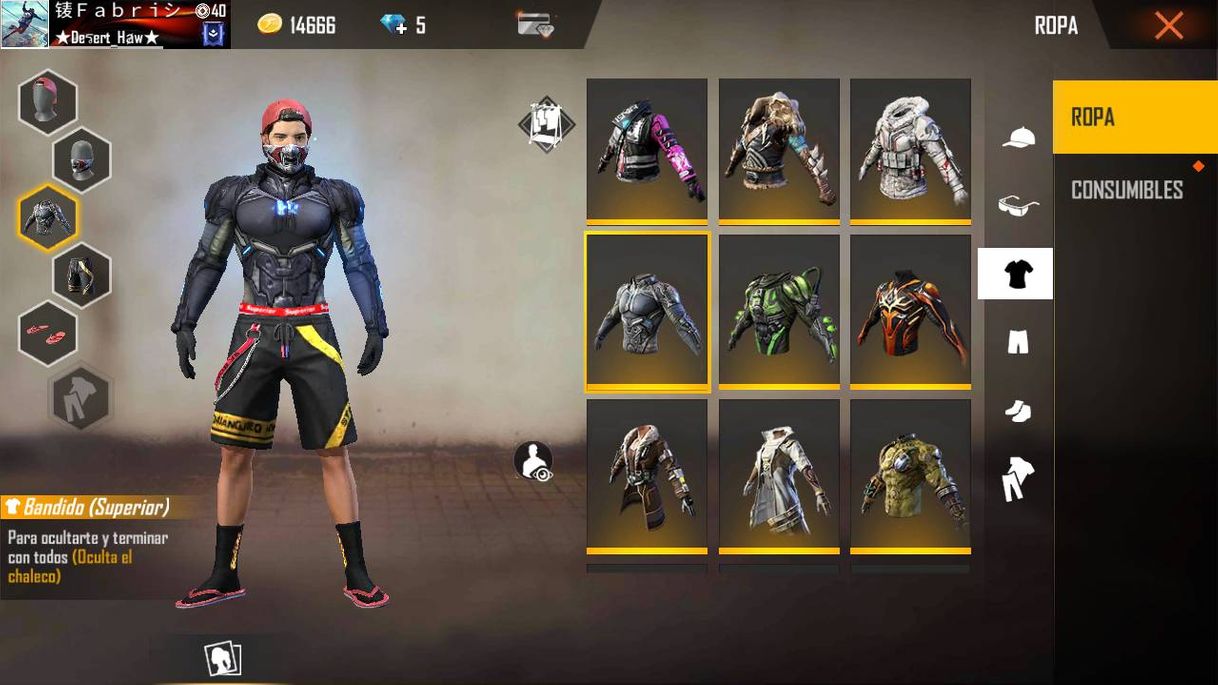Equip the green armored top

(779, 312)
